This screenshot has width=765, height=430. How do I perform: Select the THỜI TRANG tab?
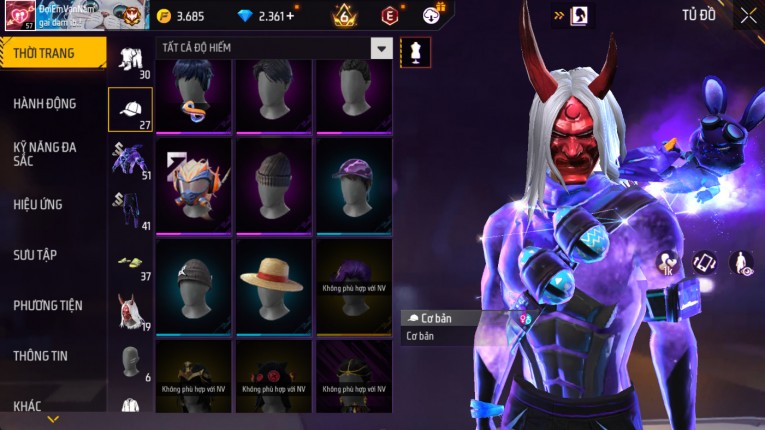click(50, 53)
